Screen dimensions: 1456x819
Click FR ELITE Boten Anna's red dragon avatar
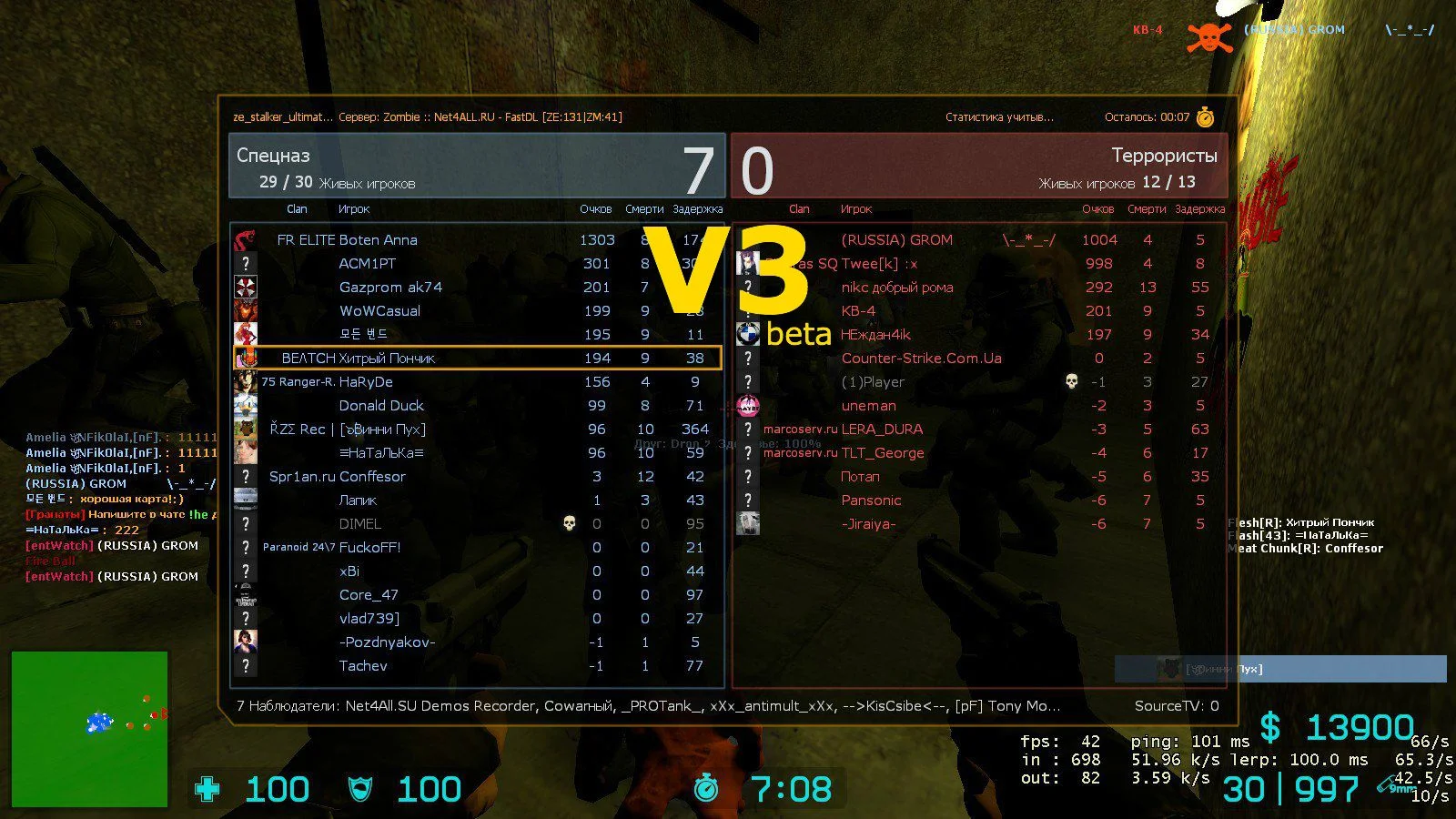(x=244, y=239)
